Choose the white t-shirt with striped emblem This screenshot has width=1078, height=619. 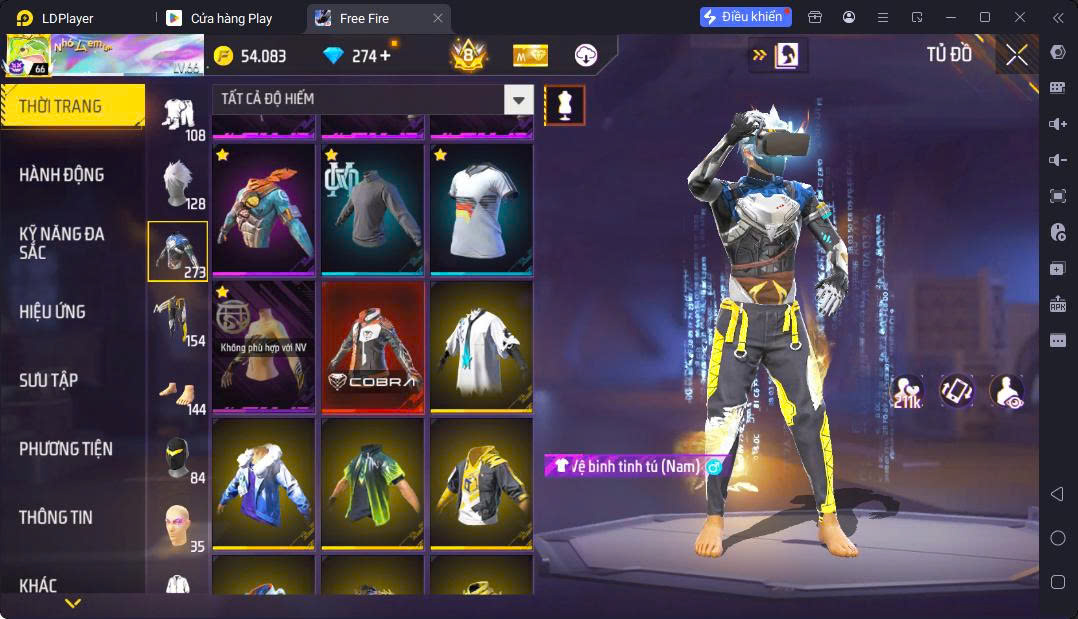click(481, 208)
